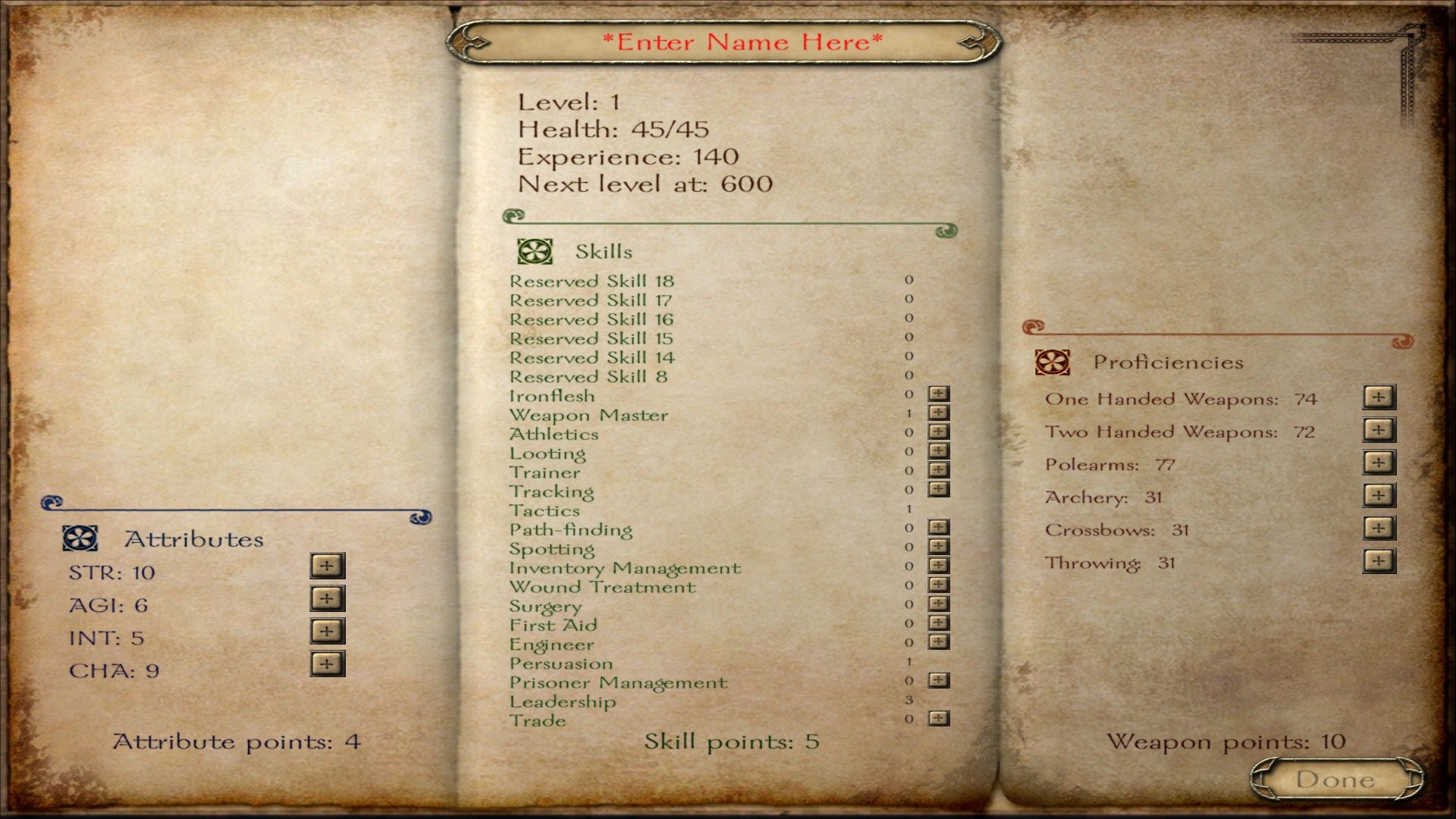
Task: Raise the Throwing proficiency
Action: coord(1379,561)
